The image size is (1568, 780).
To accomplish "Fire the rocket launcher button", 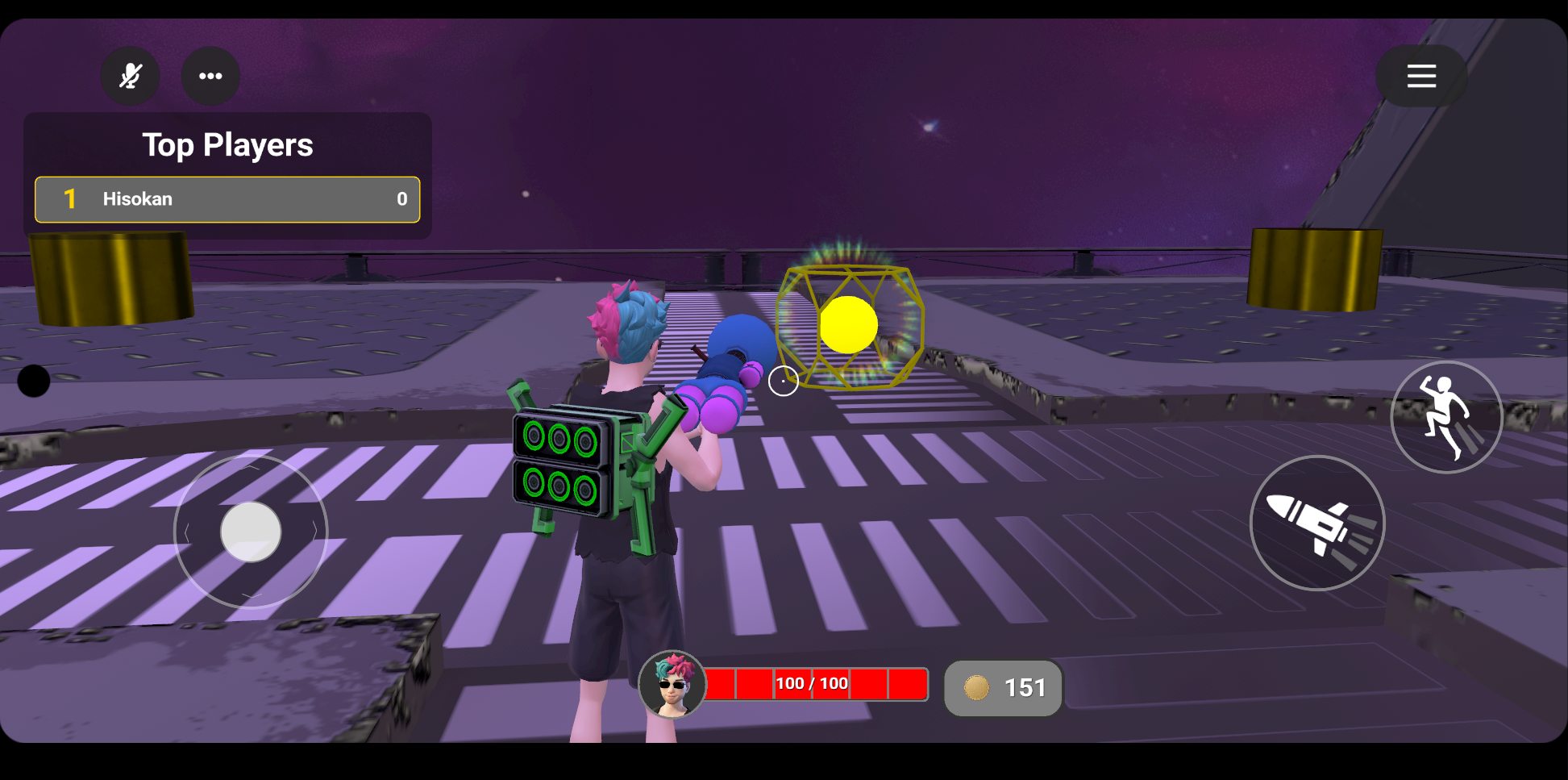I will [1317, 523].
